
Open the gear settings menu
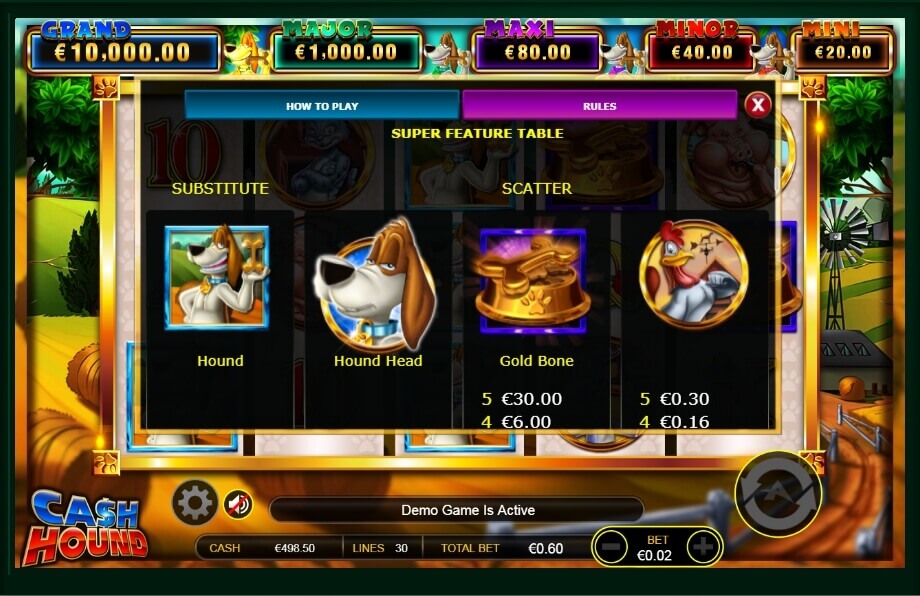point(194,502)
